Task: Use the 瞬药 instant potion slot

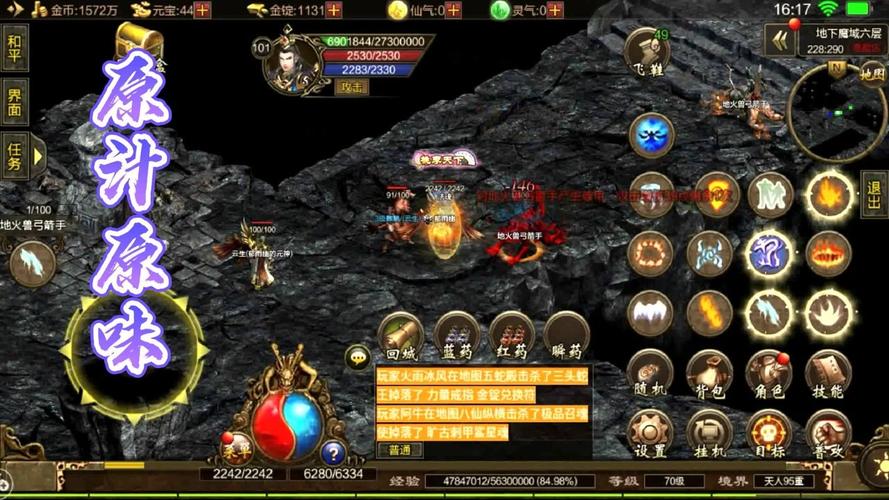Action: (x=566, y=335)
